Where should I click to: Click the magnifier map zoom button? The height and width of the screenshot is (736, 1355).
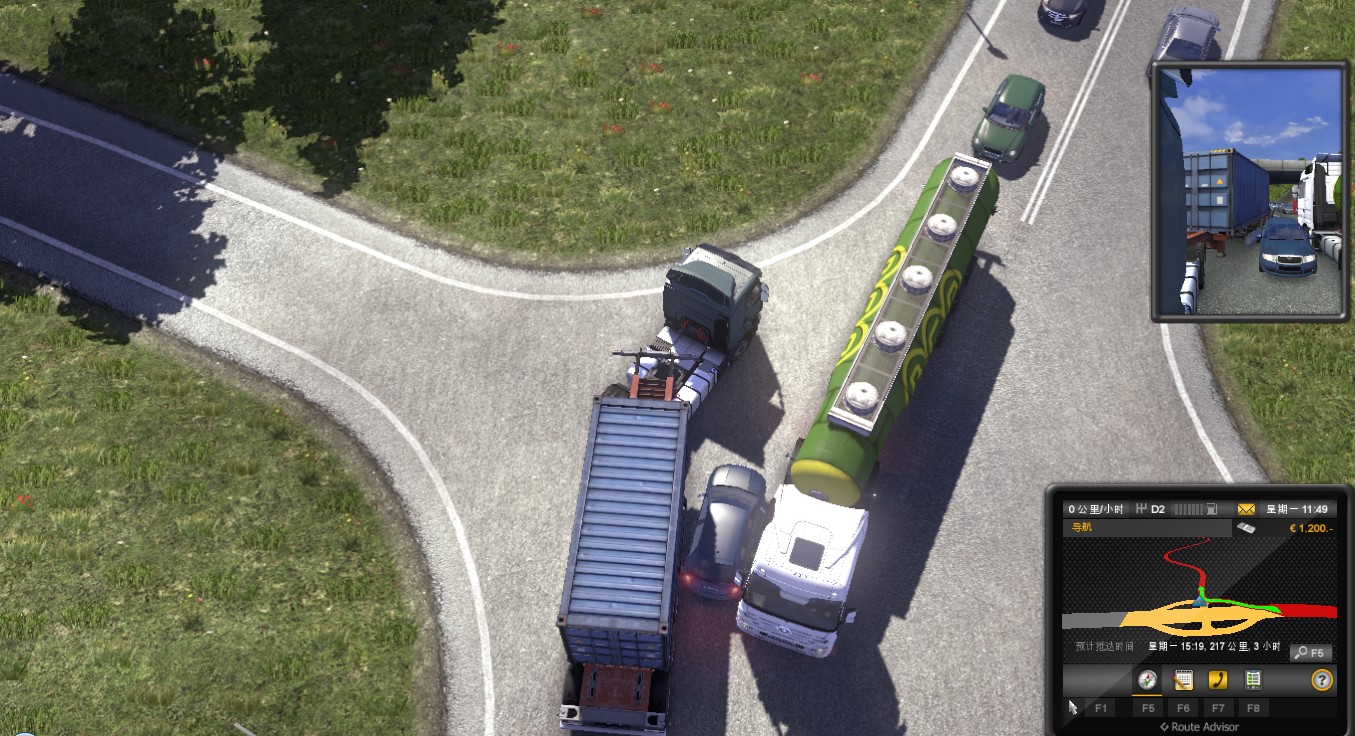click(x=1311, y=653)
